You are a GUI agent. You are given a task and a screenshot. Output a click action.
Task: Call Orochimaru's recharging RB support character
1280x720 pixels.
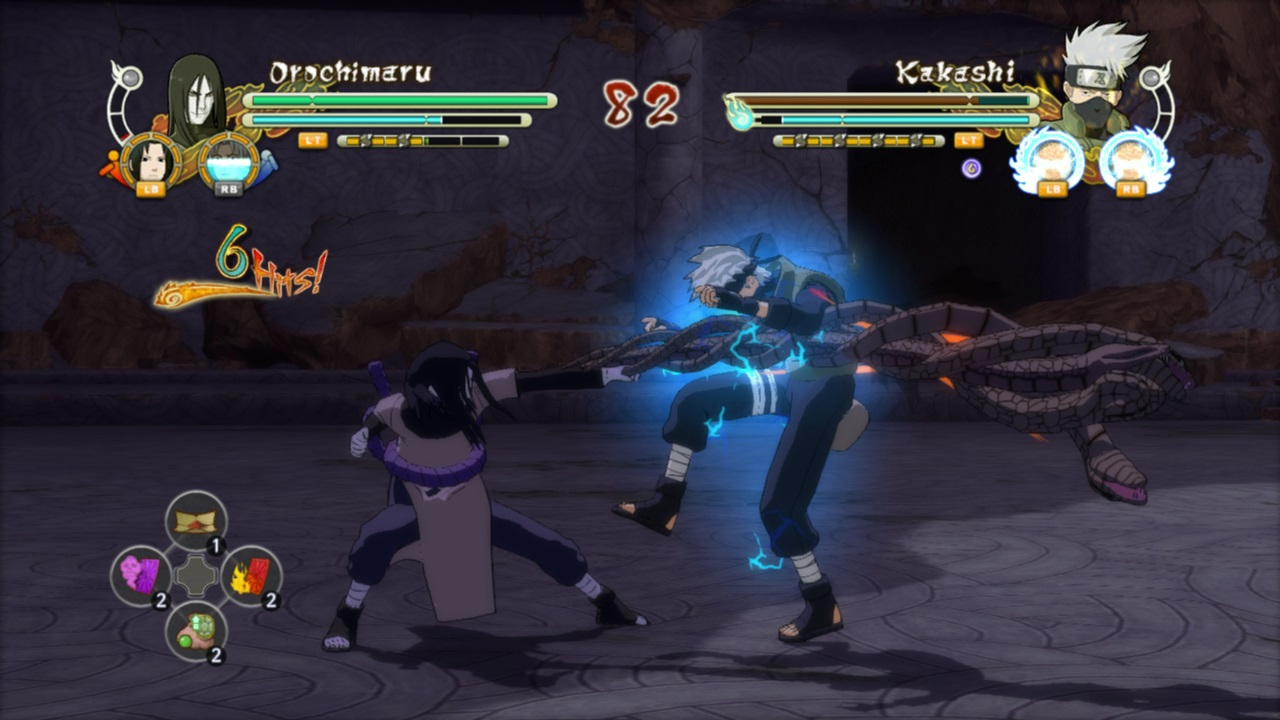point(229,160)
